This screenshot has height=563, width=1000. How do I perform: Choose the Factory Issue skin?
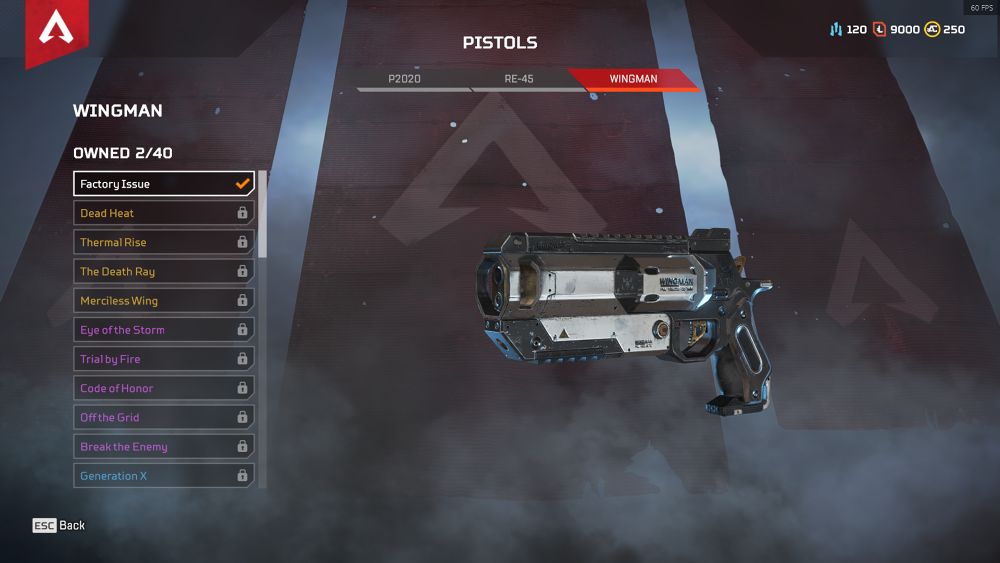click(x=164, y=184)
